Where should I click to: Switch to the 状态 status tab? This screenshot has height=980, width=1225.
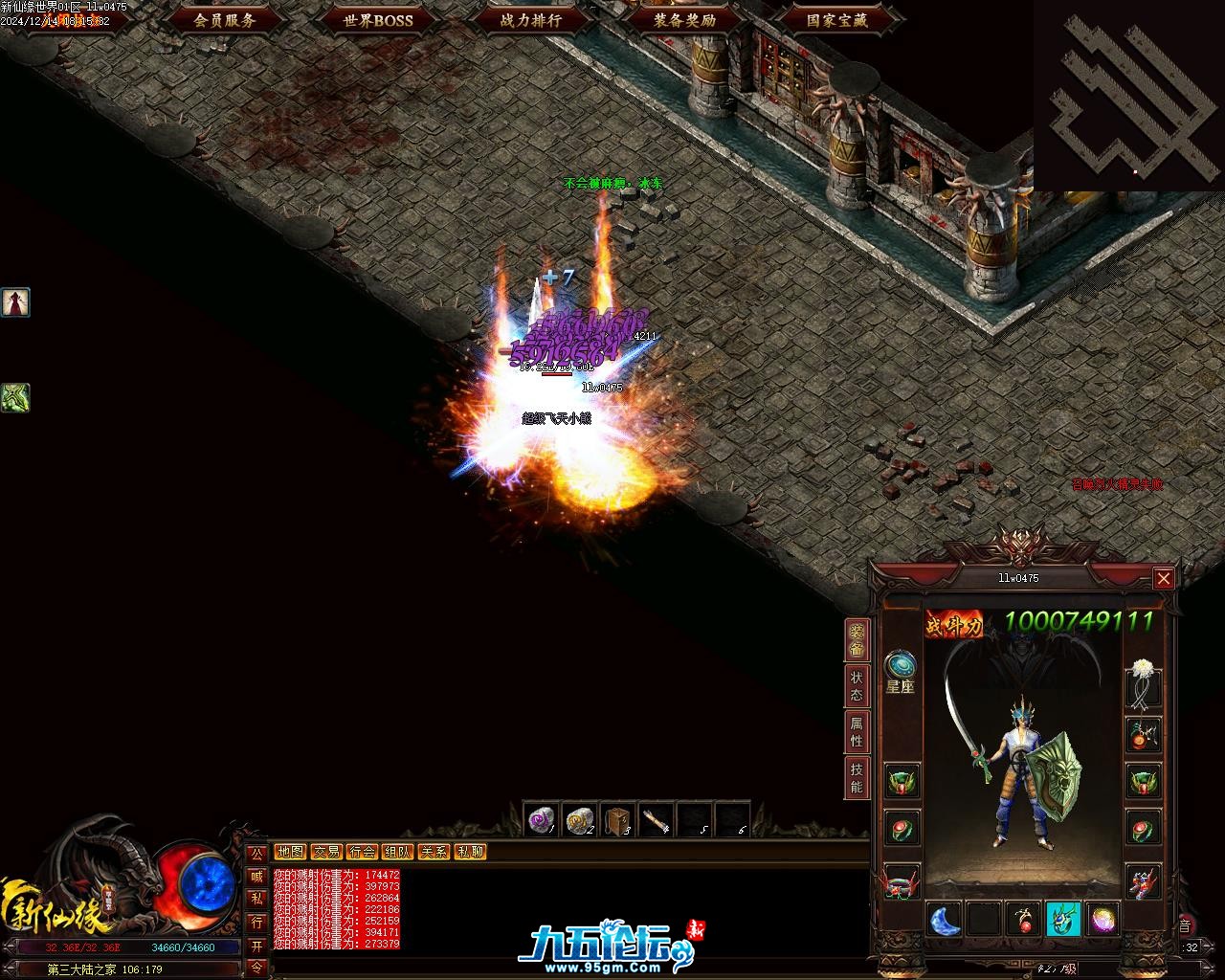pos(857,685)
